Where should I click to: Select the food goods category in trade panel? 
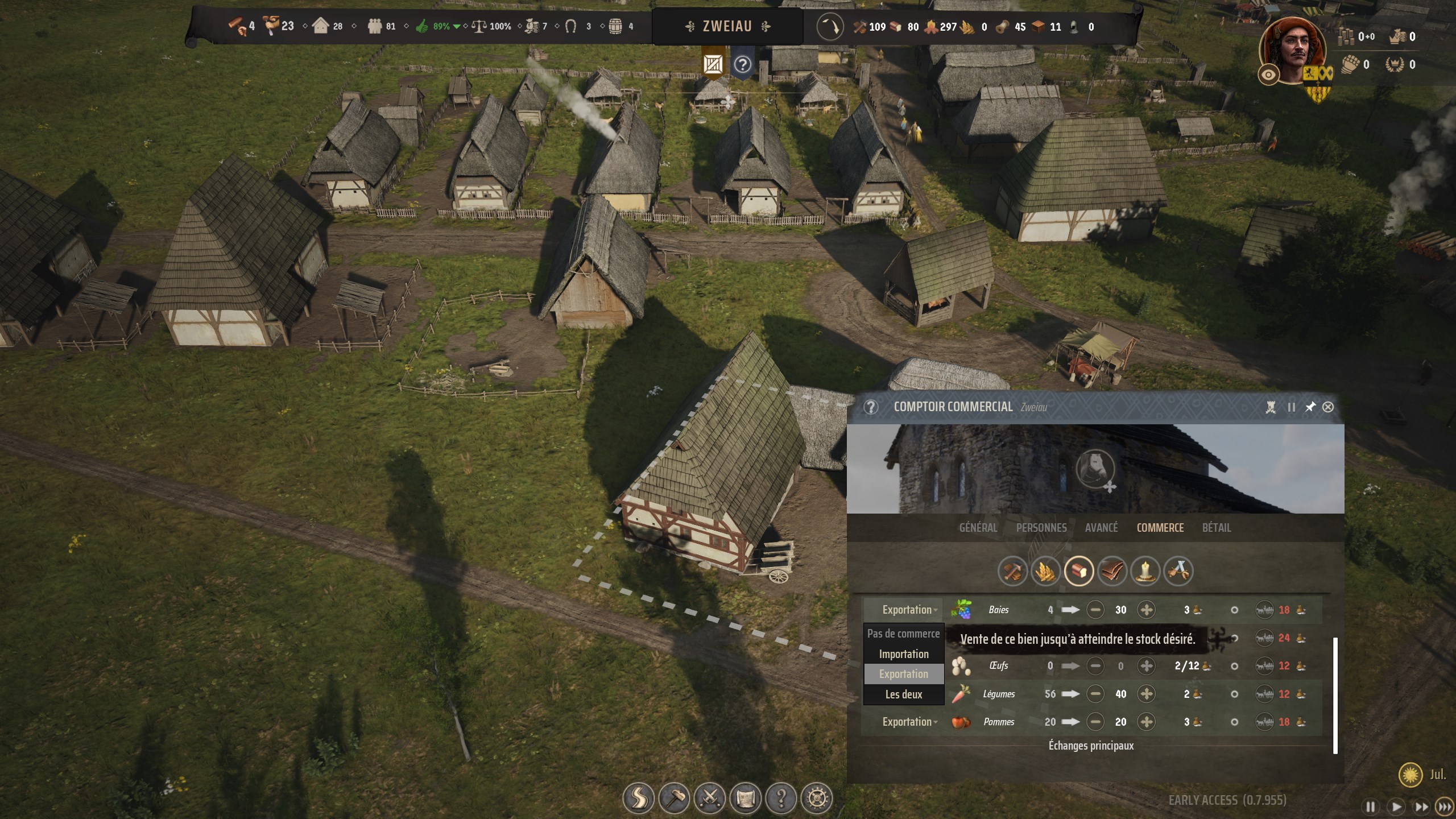pyautogui.click(x=1079, y=572)
